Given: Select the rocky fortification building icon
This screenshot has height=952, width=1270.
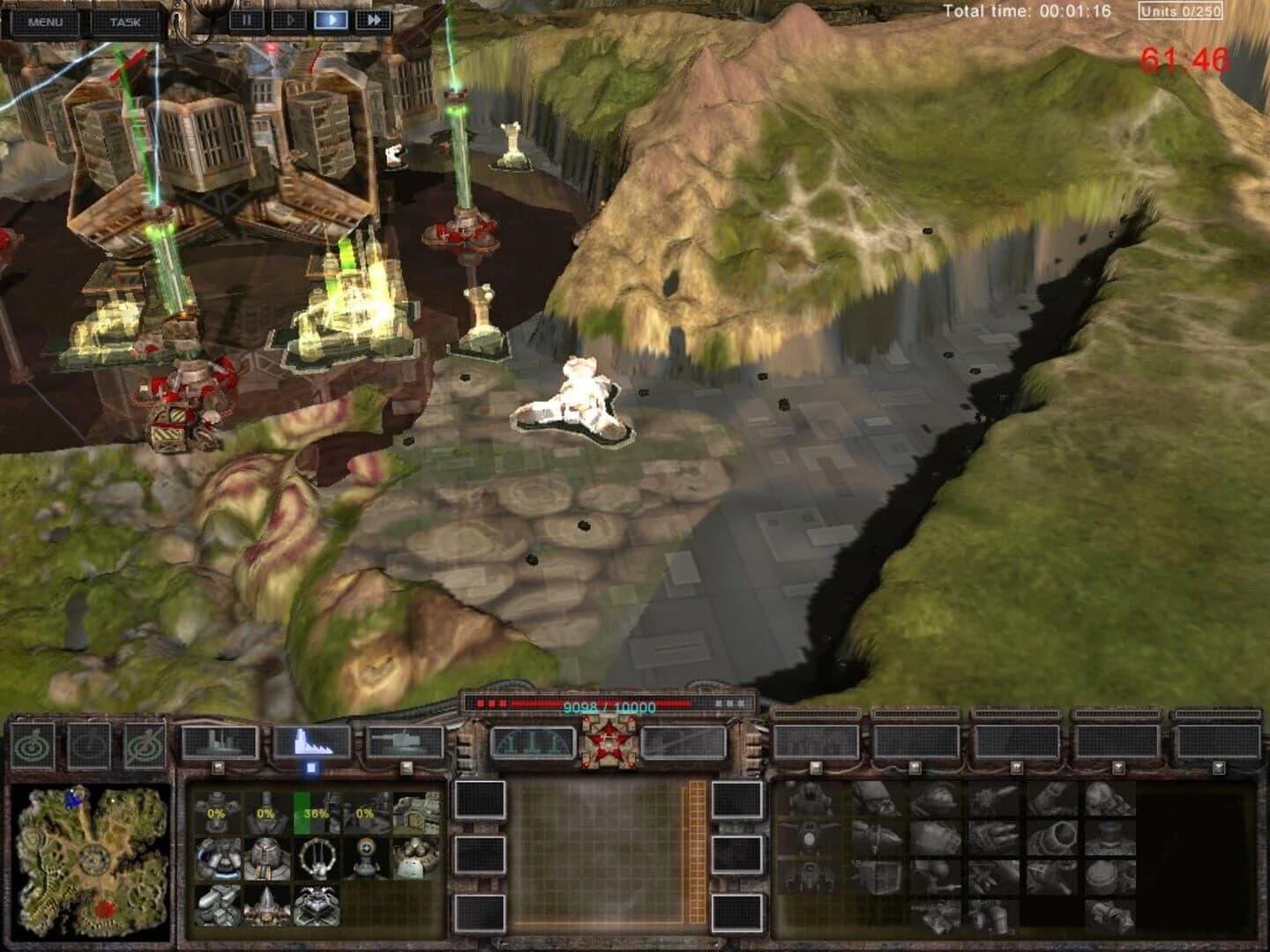Looking at the screenshot, I should [x=216, y=906].
